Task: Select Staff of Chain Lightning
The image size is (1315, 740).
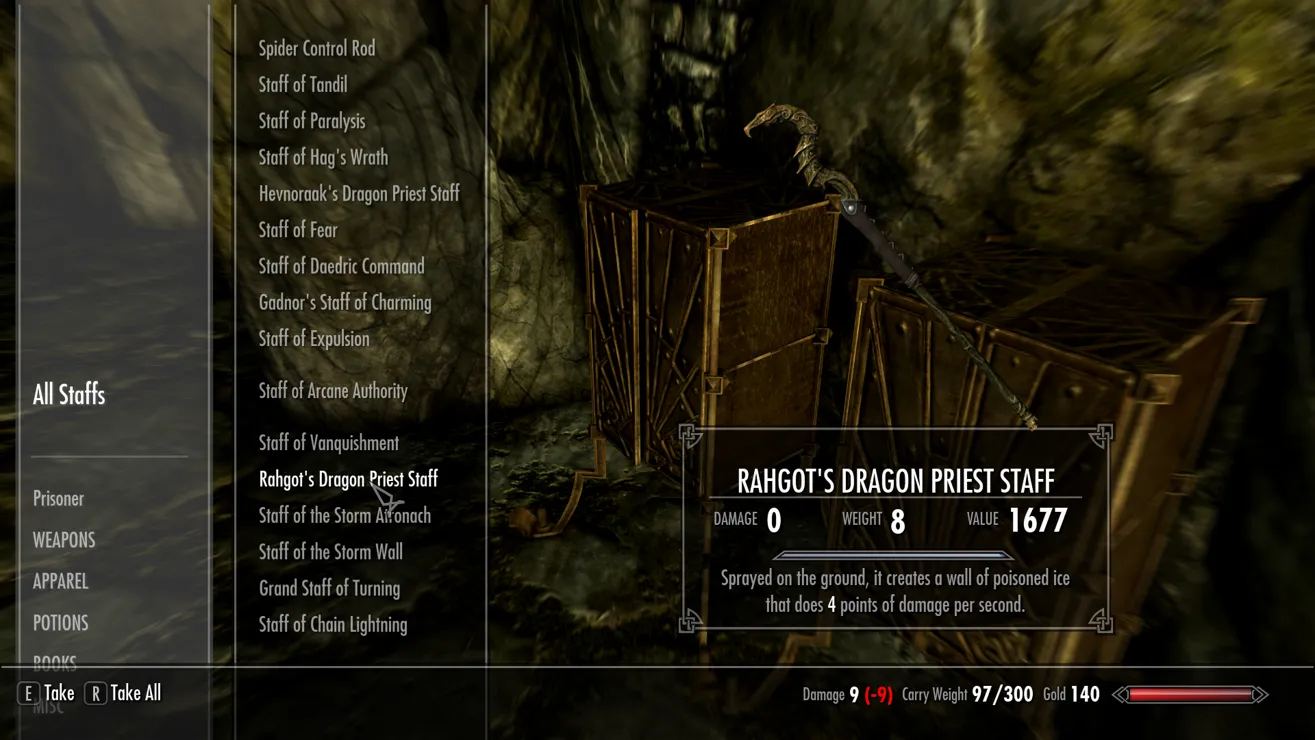Action: (333, 625)
